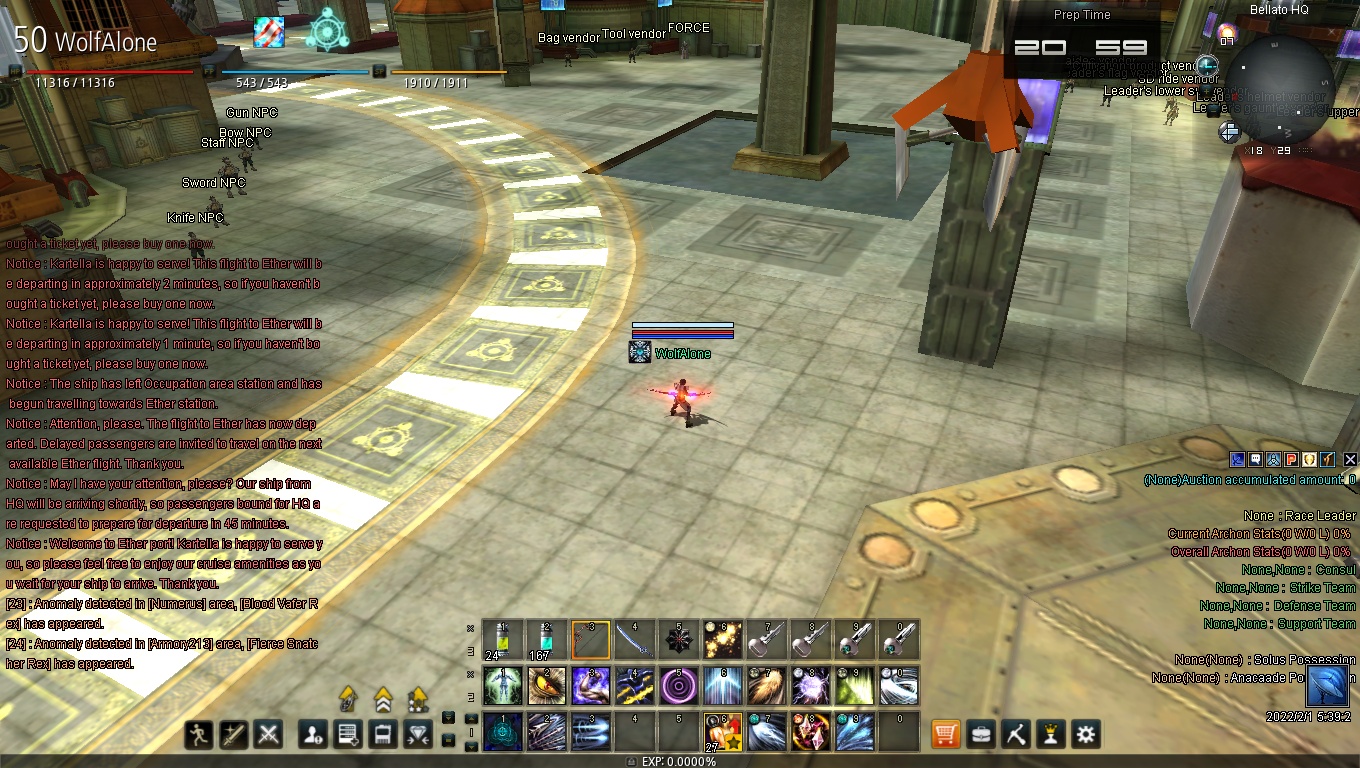Open the orange shopping cart shop
The image size is (1360, 768).
point(946,734)
